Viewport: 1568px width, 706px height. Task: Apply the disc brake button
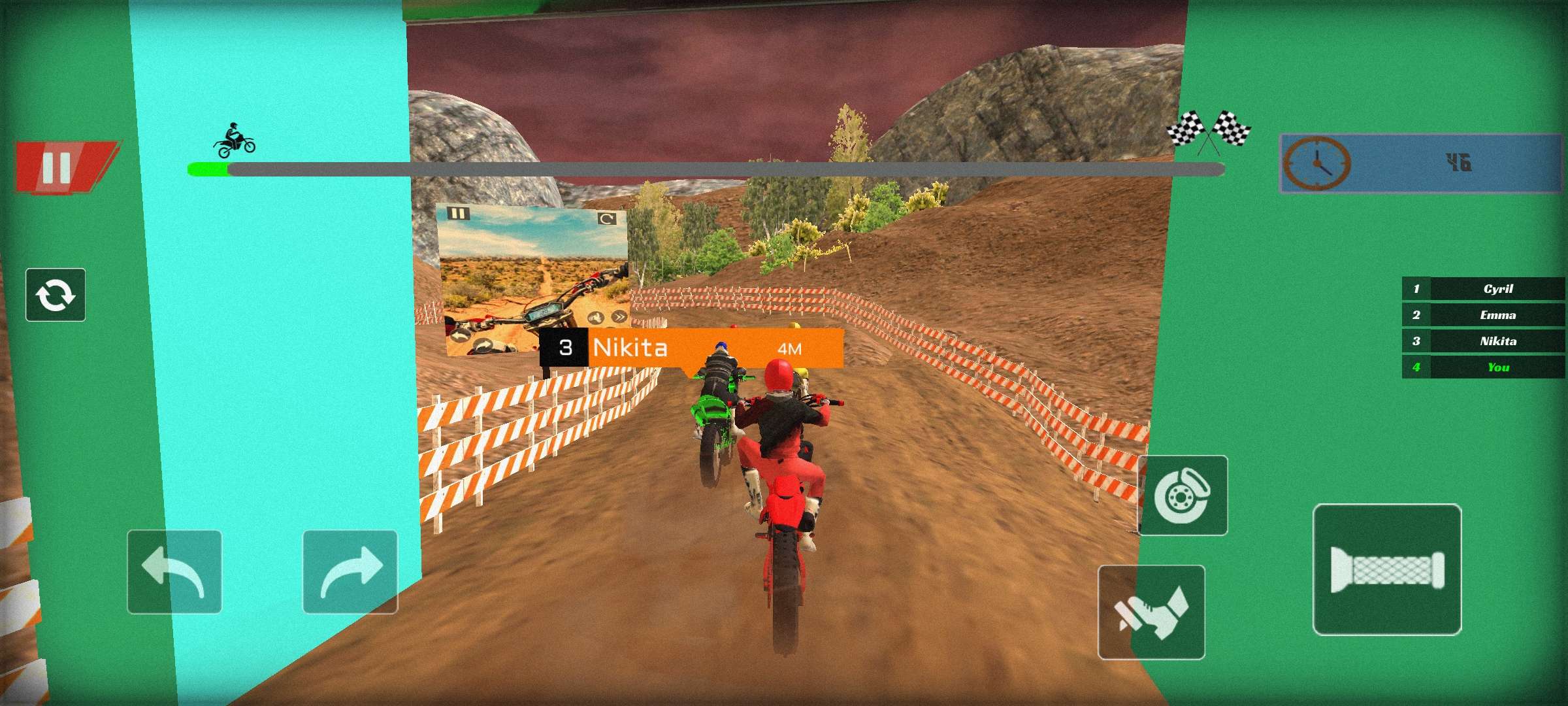(x=1183, y=496)
